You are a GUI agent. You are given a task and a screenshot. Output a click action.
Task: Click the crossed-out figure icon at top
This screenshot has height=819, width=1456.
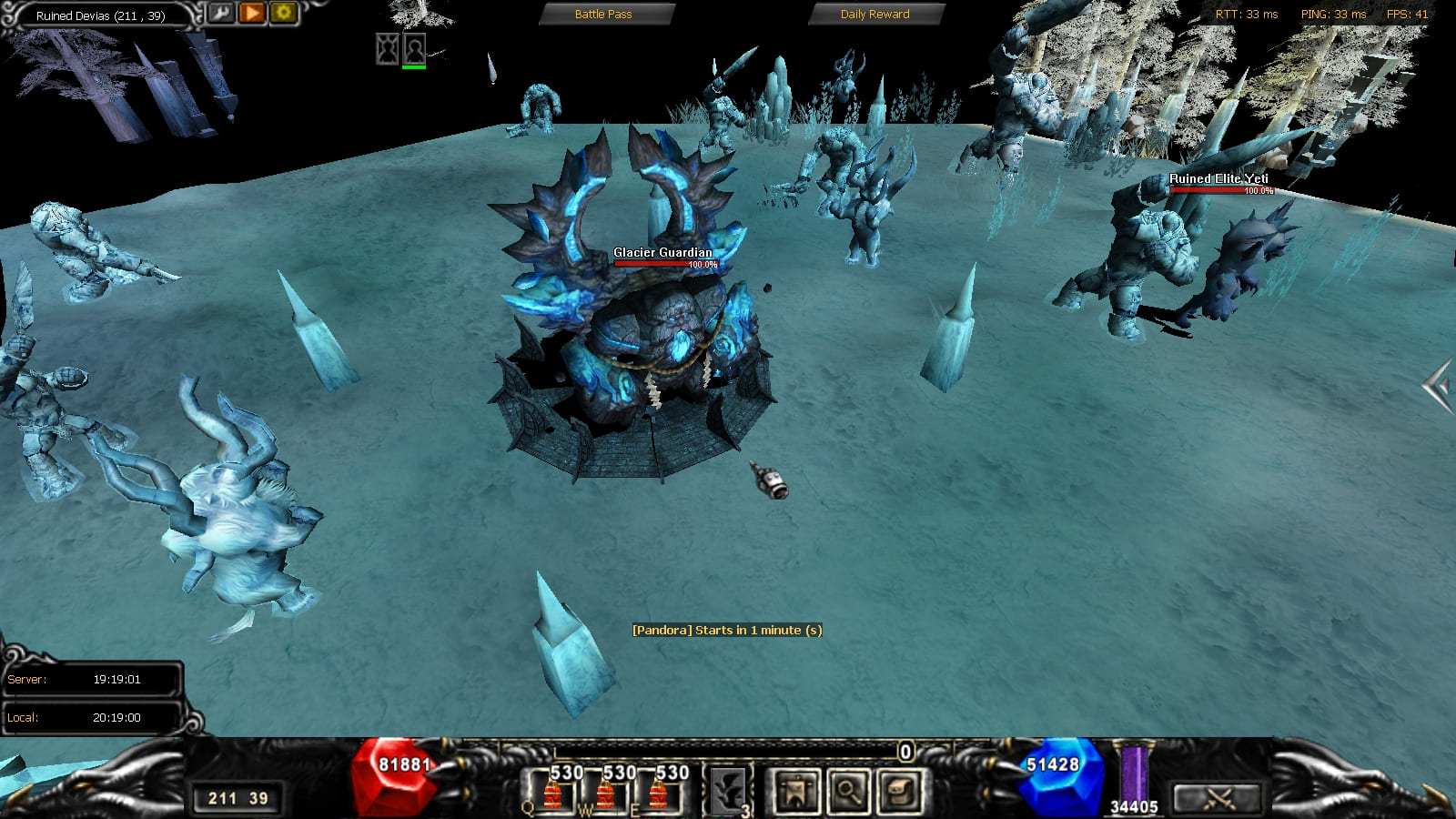(388, 48)
